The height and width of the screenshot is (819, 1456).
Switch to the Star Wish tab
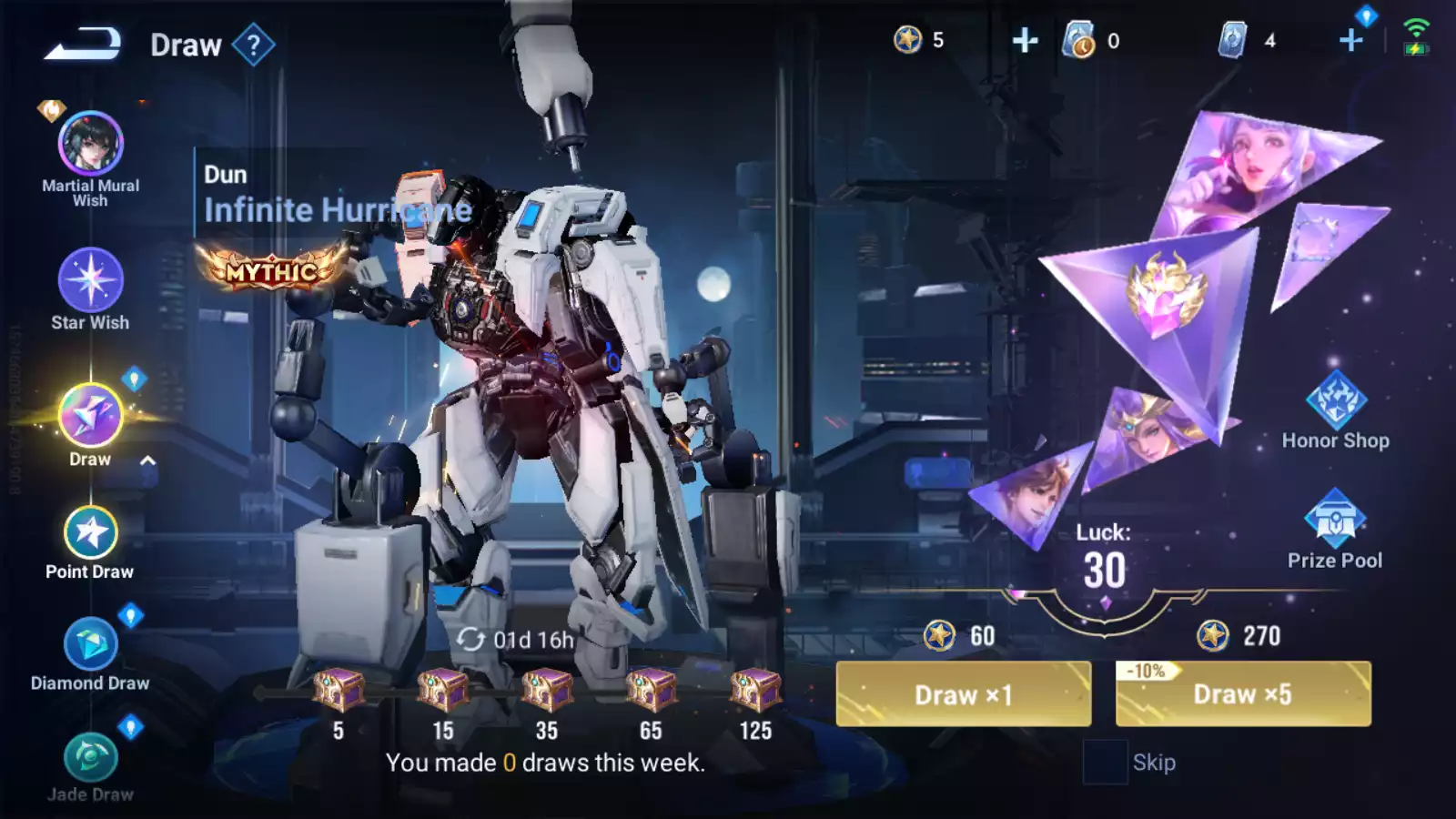pyautogui.click(x=90, y=282)
